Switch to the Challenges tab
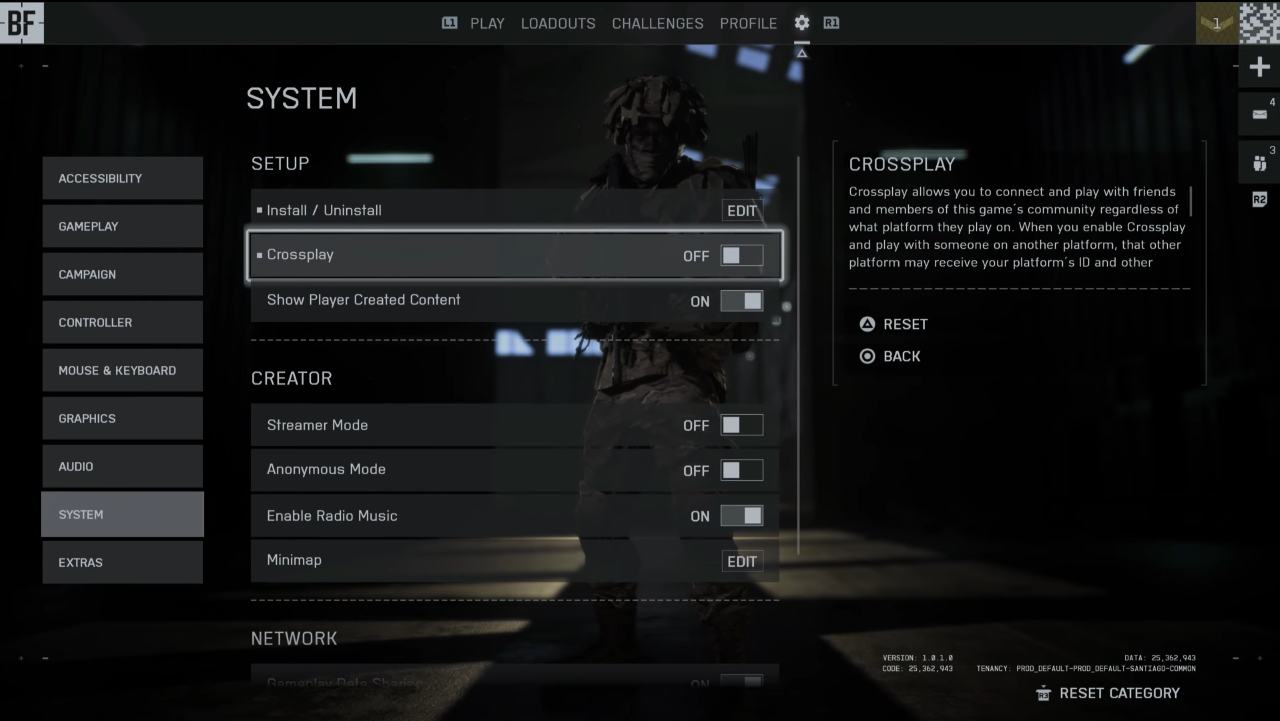The image size is (1280, 721). (658, 23)
